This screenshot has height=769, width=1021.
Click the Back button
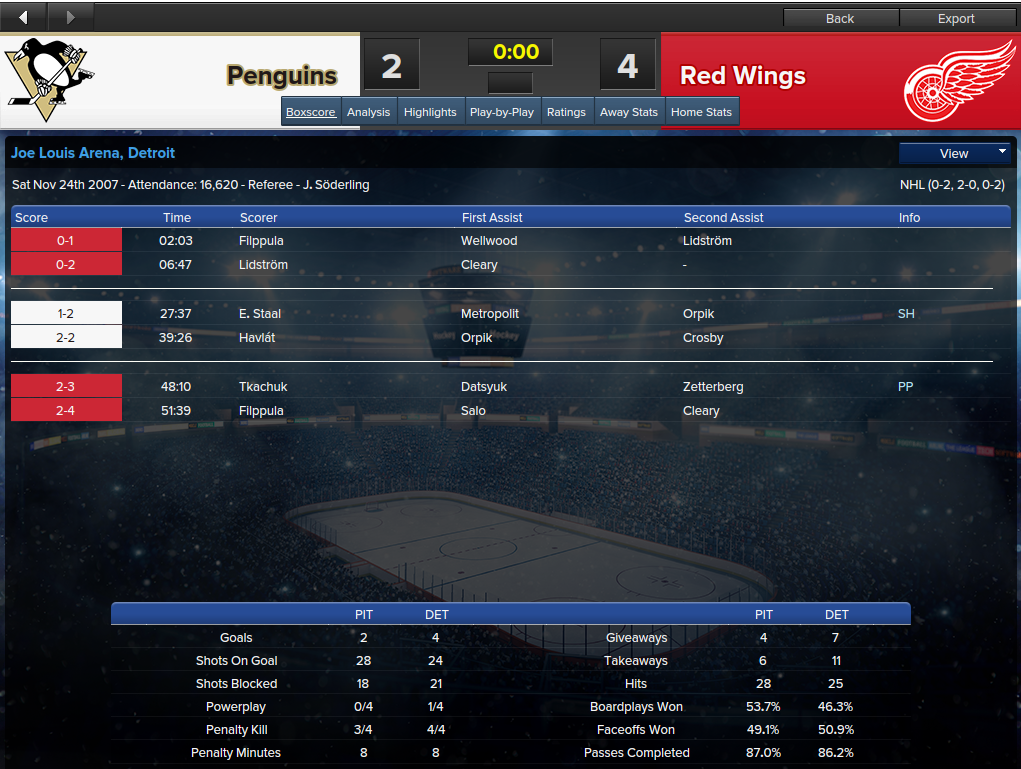coord(840,18)
